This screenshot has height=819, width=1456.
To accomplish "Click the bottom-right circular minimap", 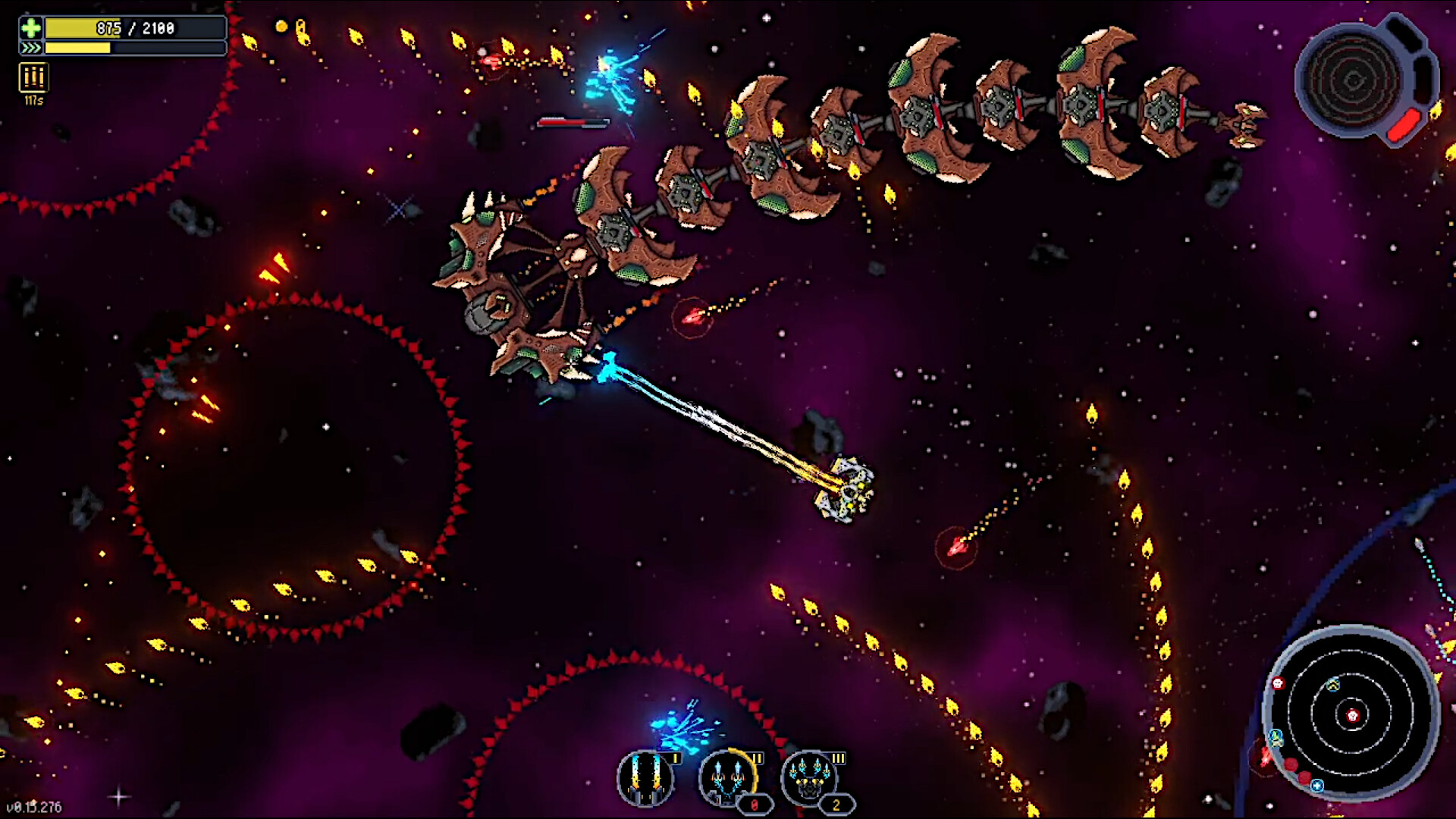I will click(1354, 716).
